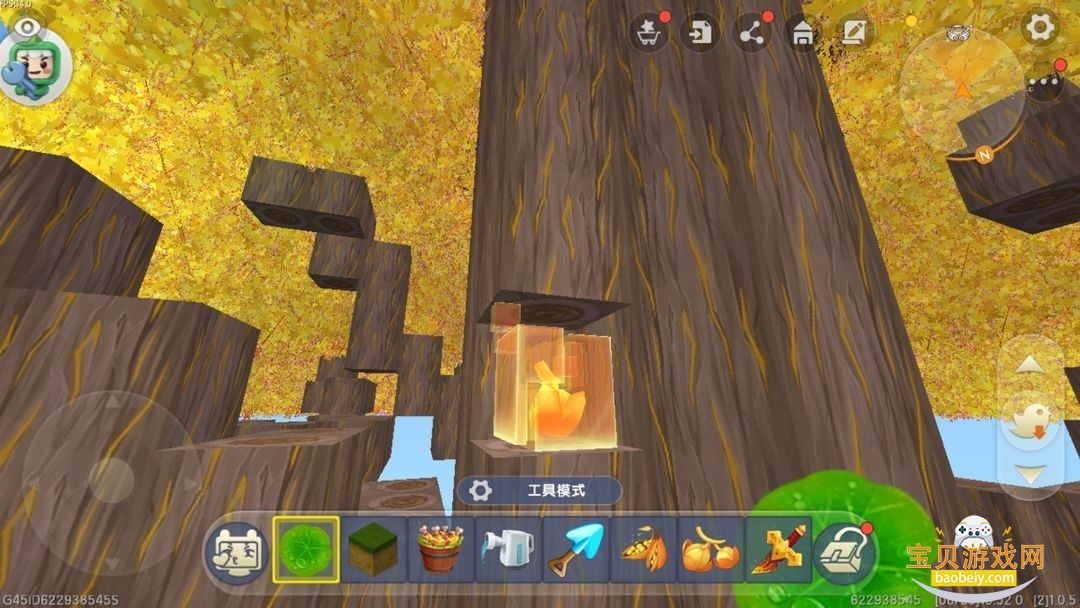Select the green lily pad hotbar slot

tap(305, 550)
